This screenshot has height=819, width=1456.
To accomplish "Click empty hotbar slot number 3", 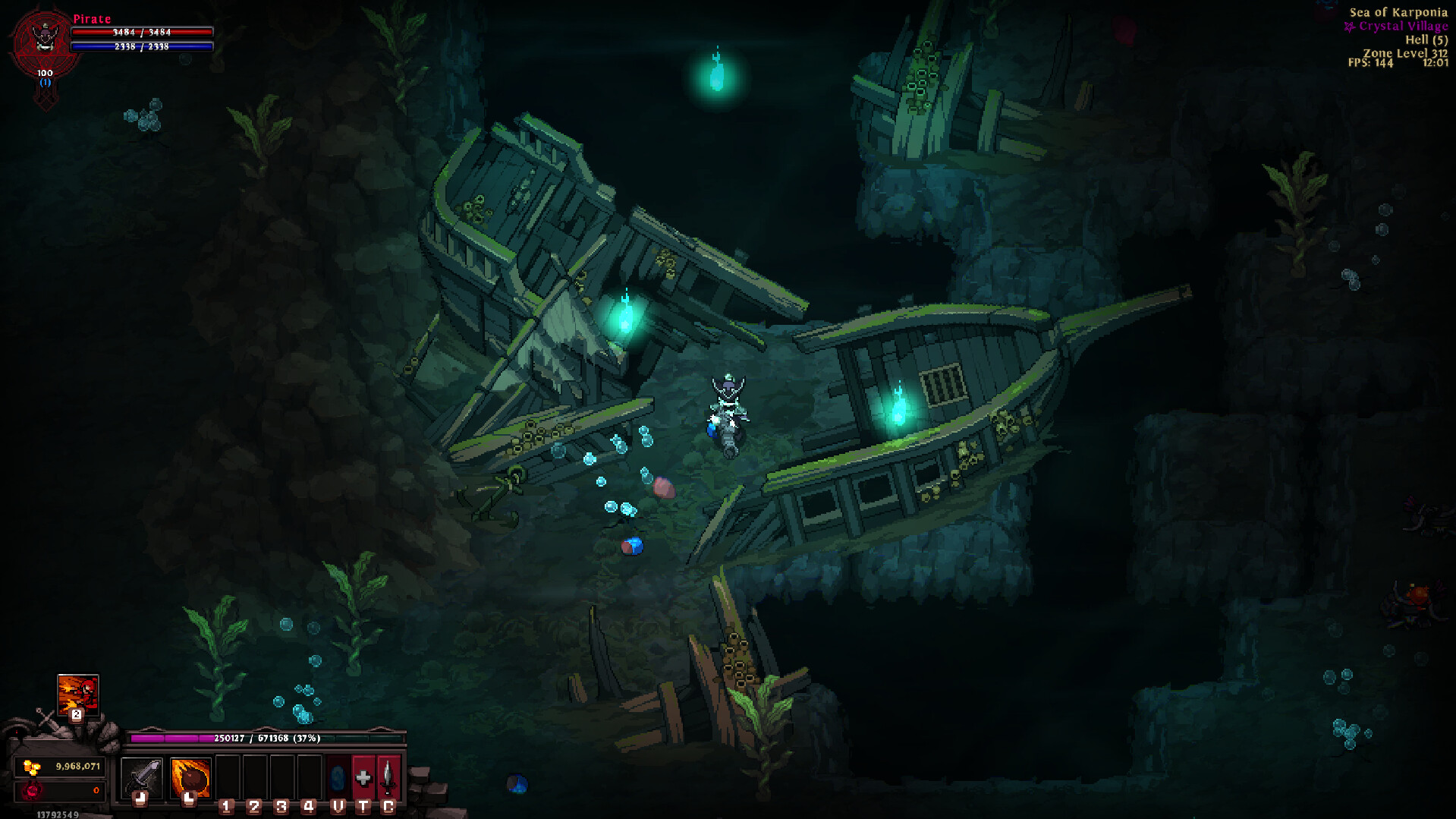I will pyautogui.click(x=282, y=776).
